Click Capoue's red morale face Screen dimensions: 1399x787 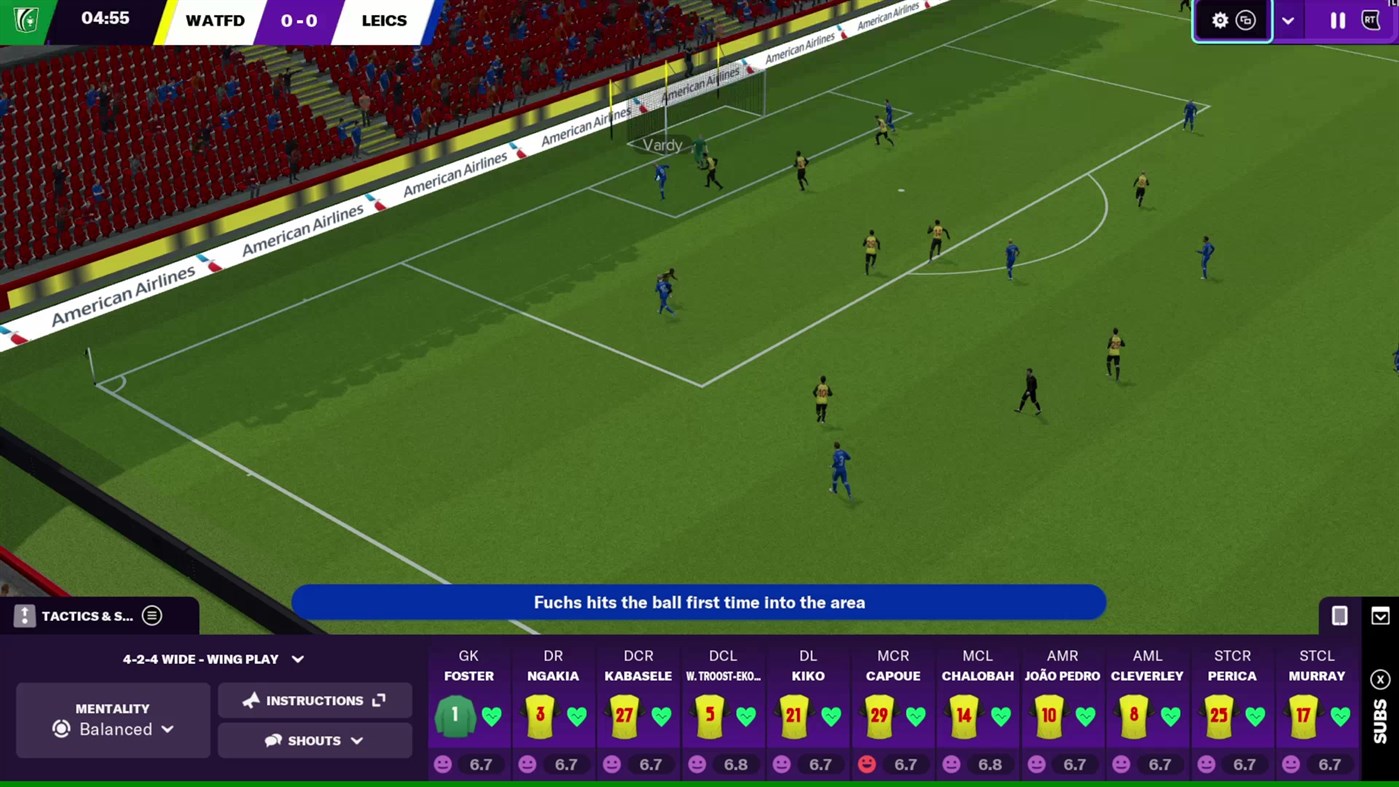(866, 764)
